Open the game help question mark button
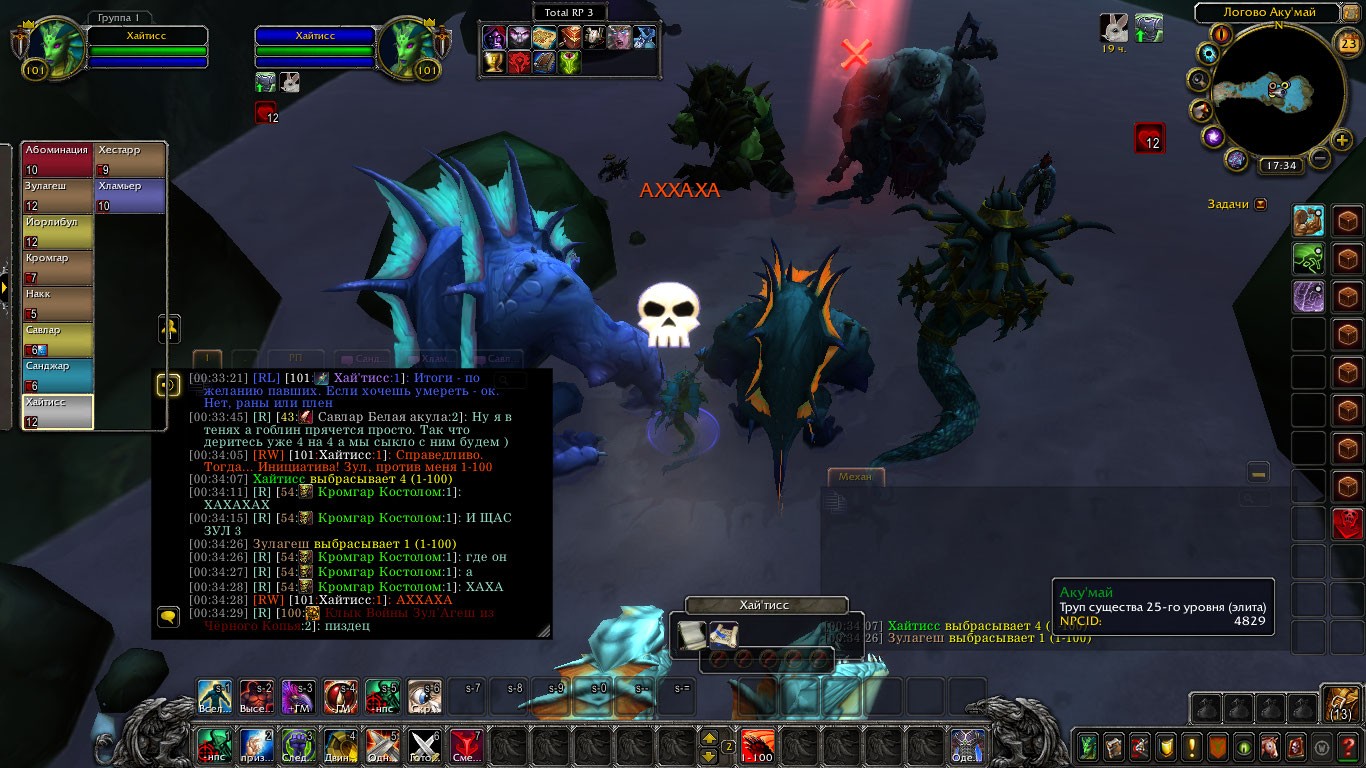The image size is (1366, 768). pyautogui.click(x=1349, y=746)
